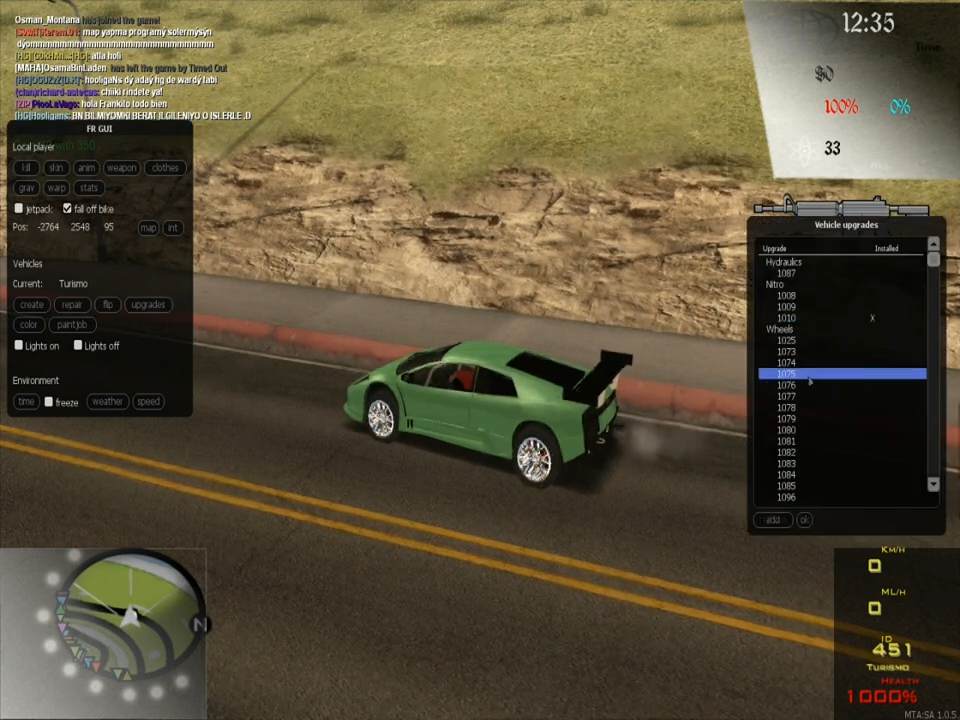Confirm vehicle upgrades with ok button
Image resolution: width=960 pixels, height=720 pixels.
click(804, 520)
